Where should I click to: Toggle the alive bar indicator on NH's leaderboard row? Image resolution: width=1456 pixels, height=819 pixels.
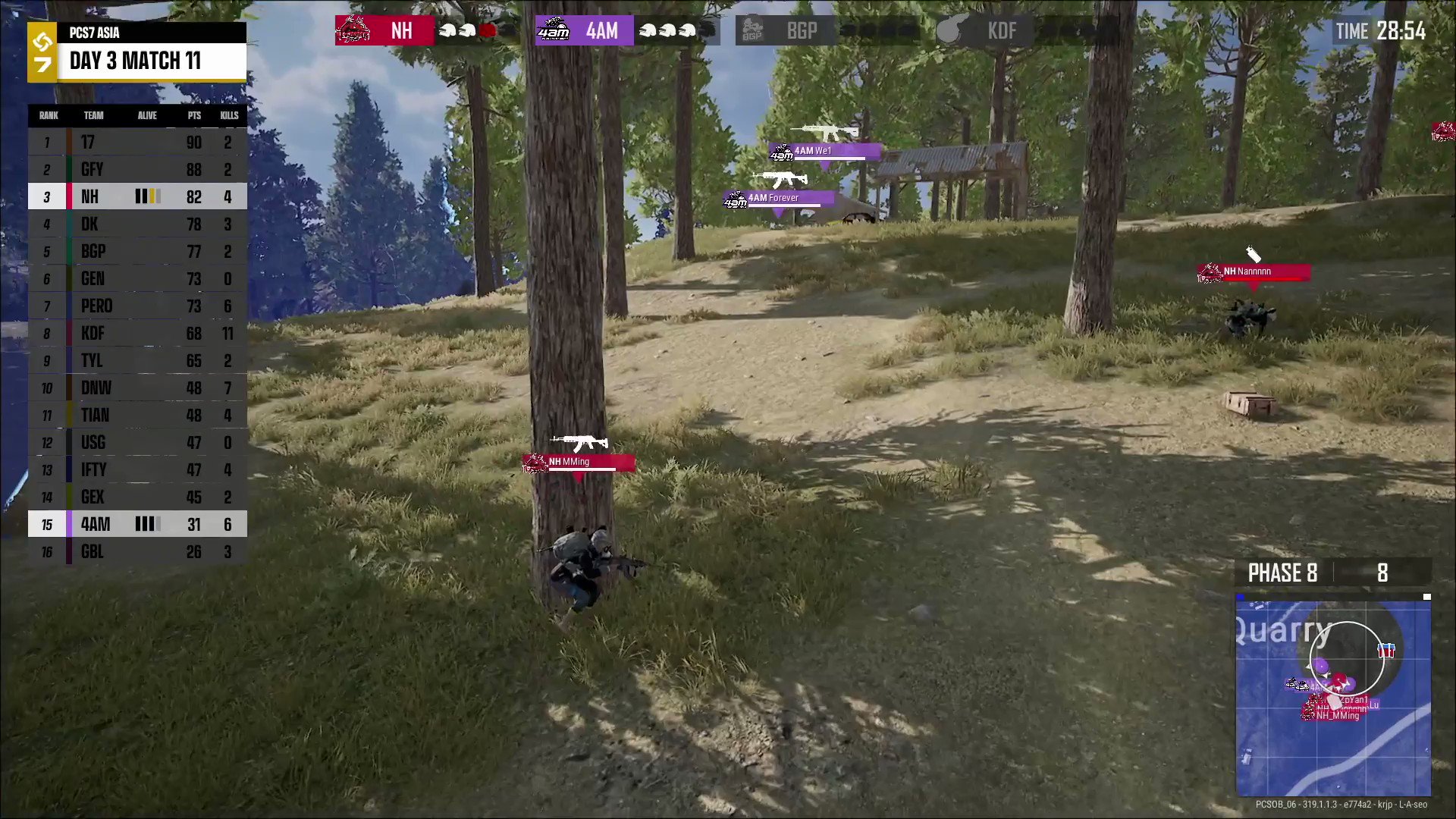tap(149, 196)
